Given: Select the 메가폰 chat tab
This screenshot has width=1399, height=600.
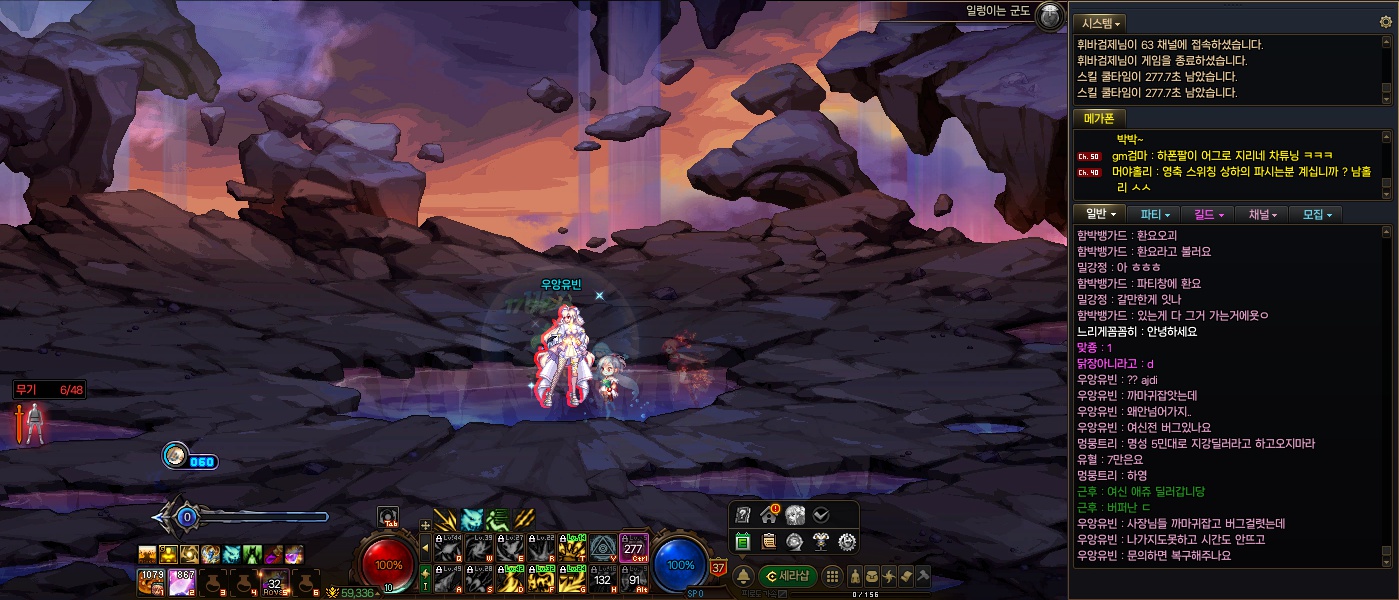Looking at the screenshot, I should tap(1100, 118).
